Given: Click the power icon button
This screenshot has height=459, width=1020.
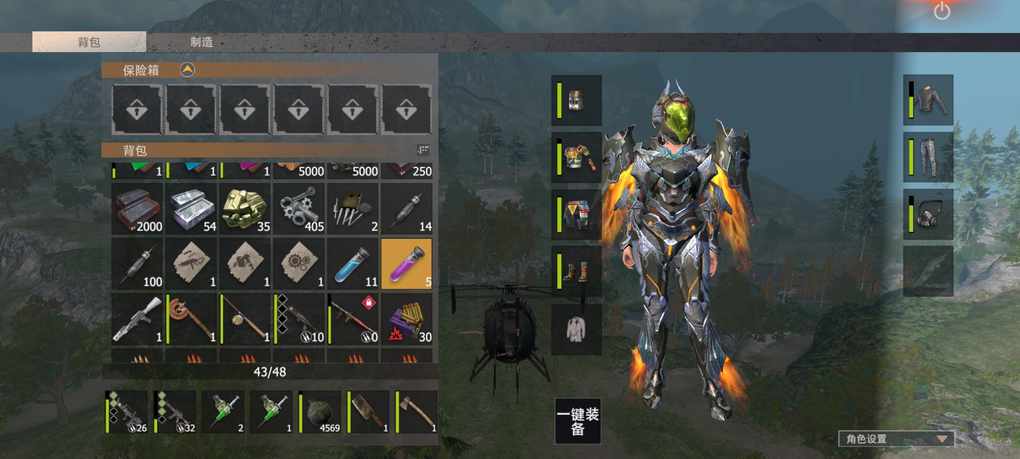Looking at the screenshot, I should 942,11.
